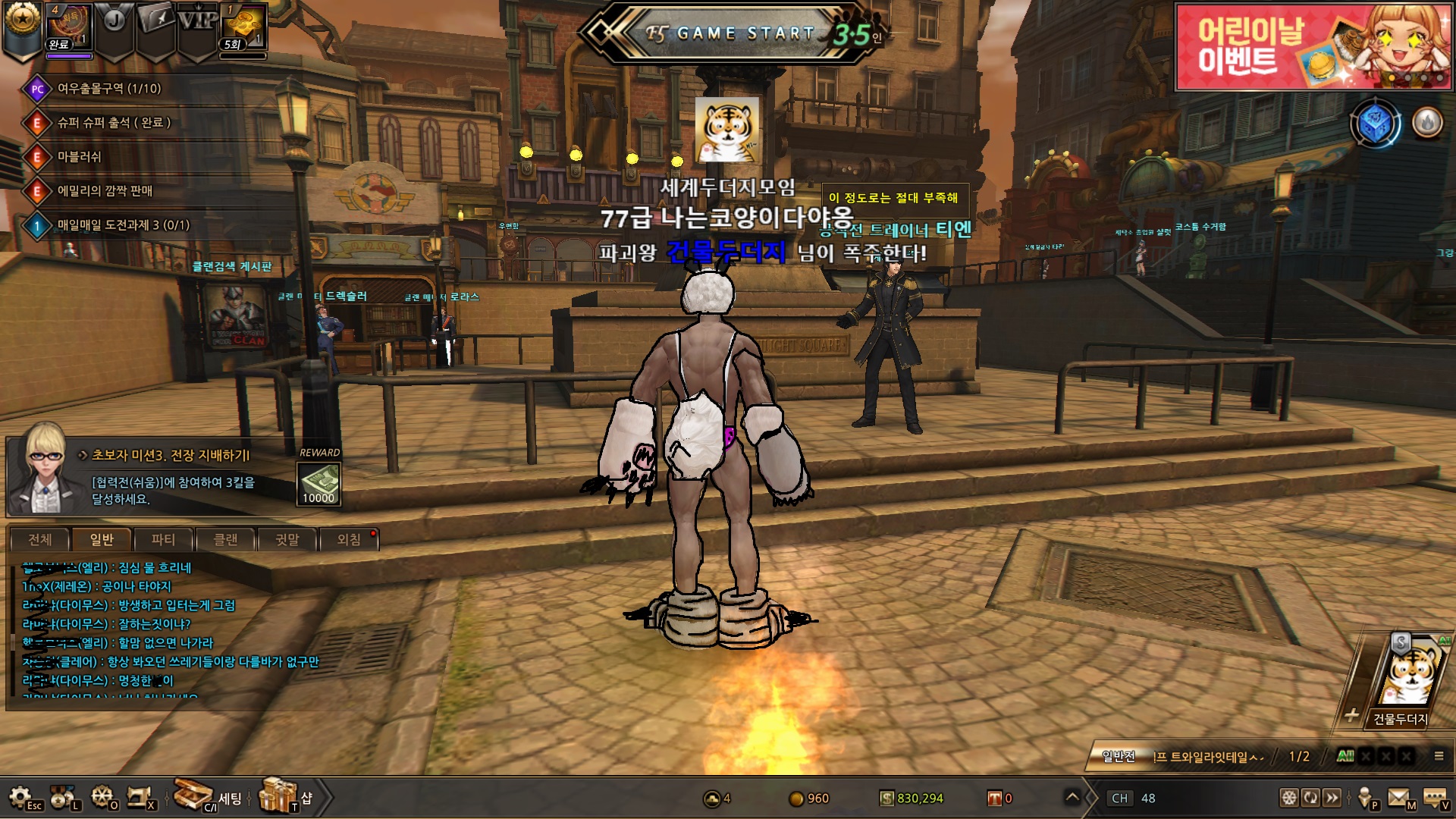Screen dimensions: 1456x819
Task: Select the 여우출몰구역 quest entry
Action: pos(109,89)
